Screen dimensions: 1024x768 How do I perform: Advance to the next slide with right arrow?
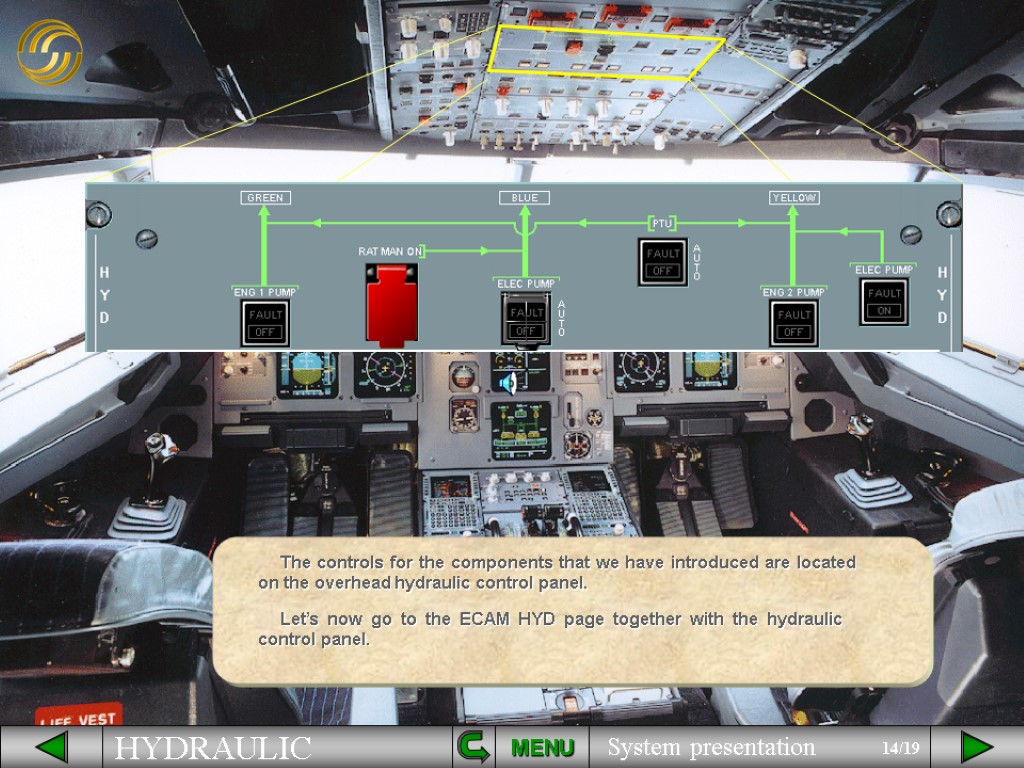(976, 747)
